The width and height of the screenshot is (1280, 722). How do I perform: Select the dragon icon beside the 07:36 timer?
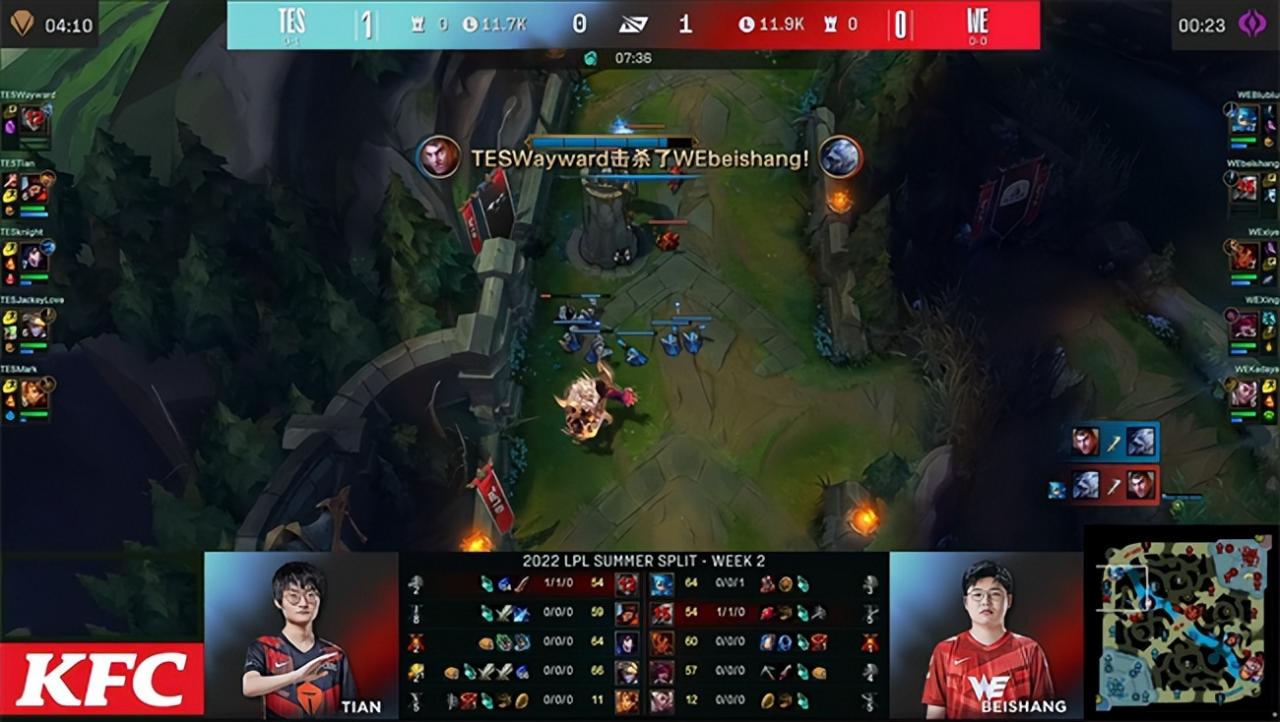pos(589,60)
